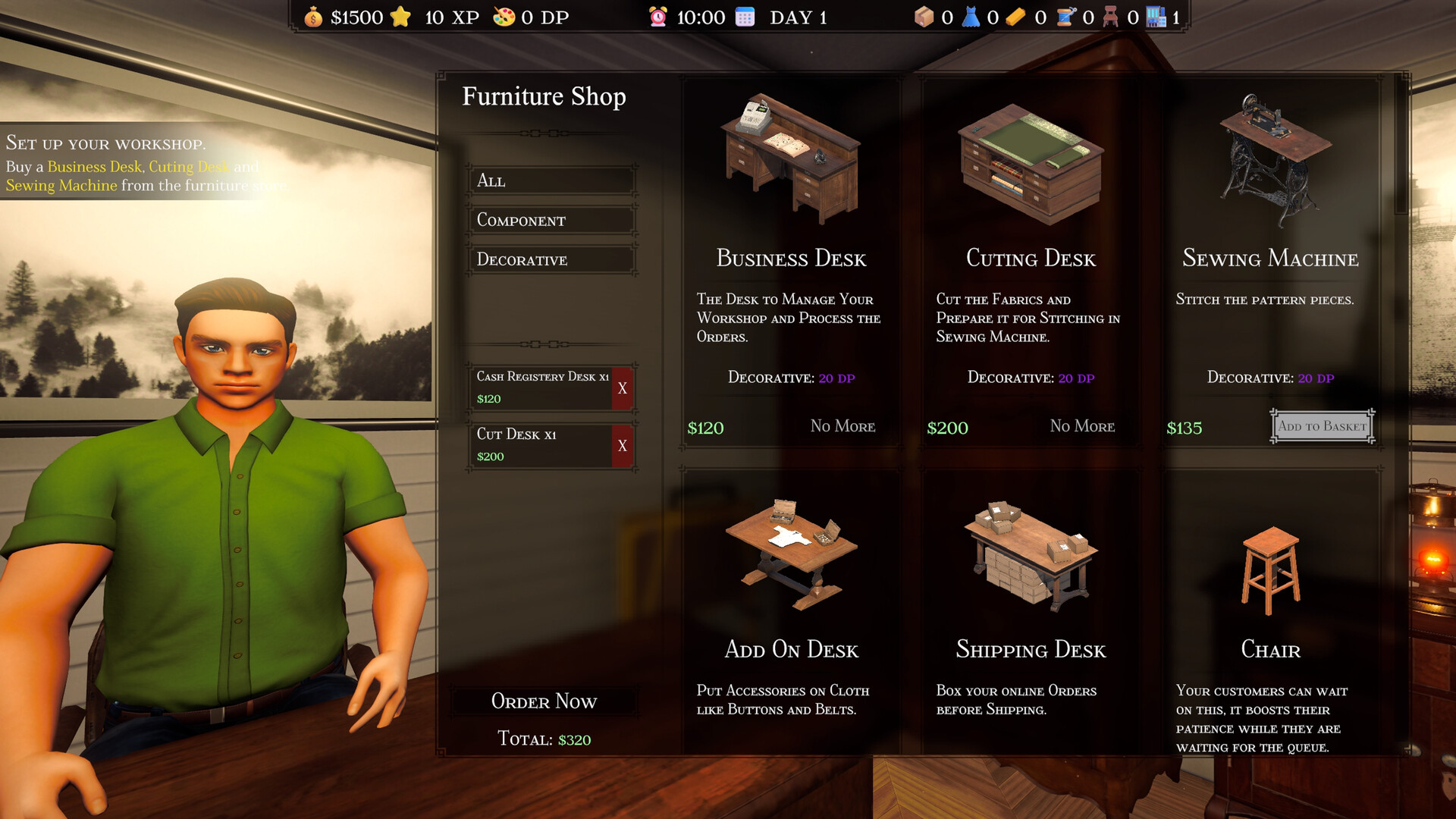Click the alarm clock icon showing 10:00
Screen dimensions: 1456x819
click(658, 16)
